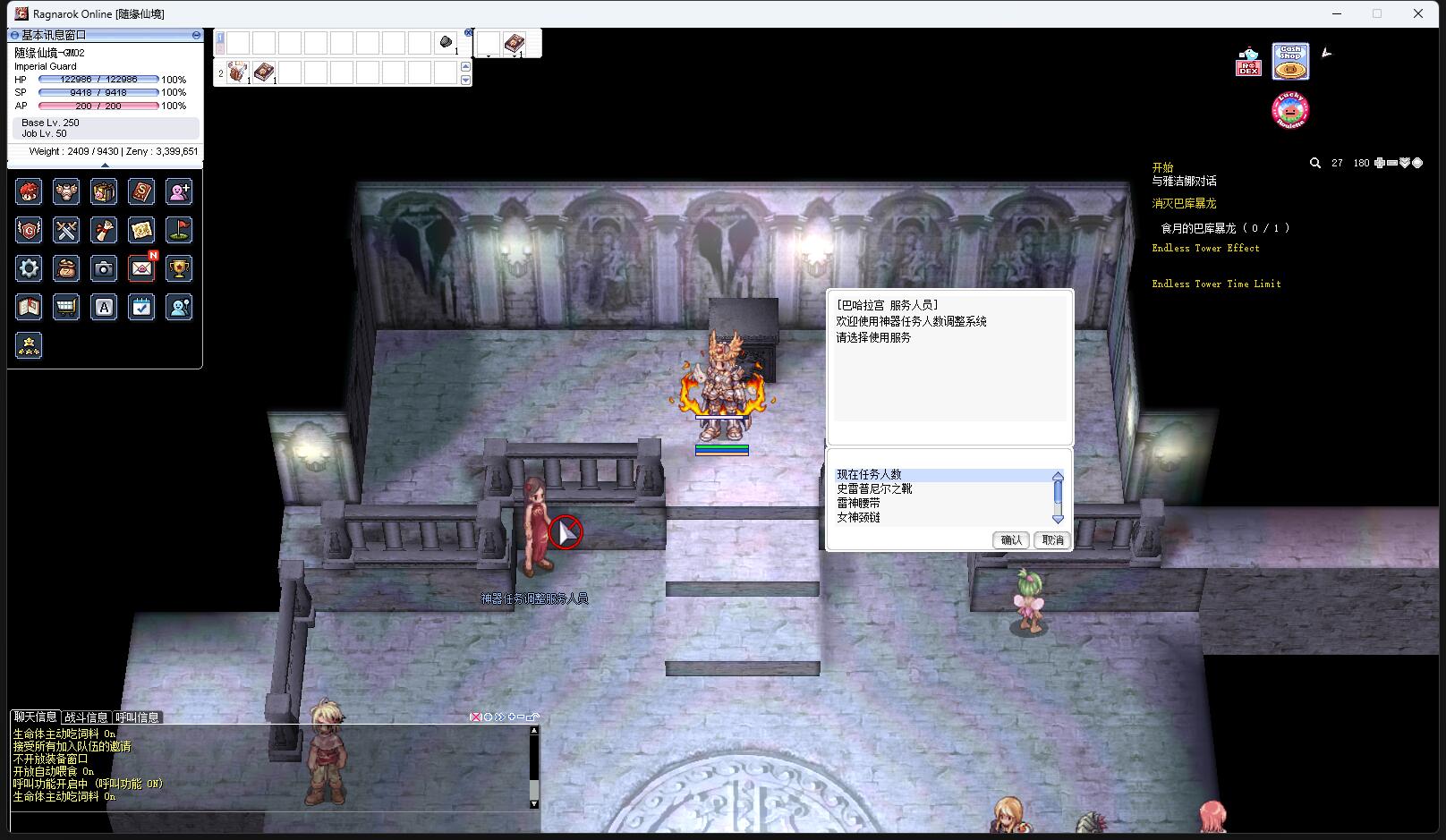Open the settings gear menu icon
Screen dimensions: 1446x840
[29, 268]
